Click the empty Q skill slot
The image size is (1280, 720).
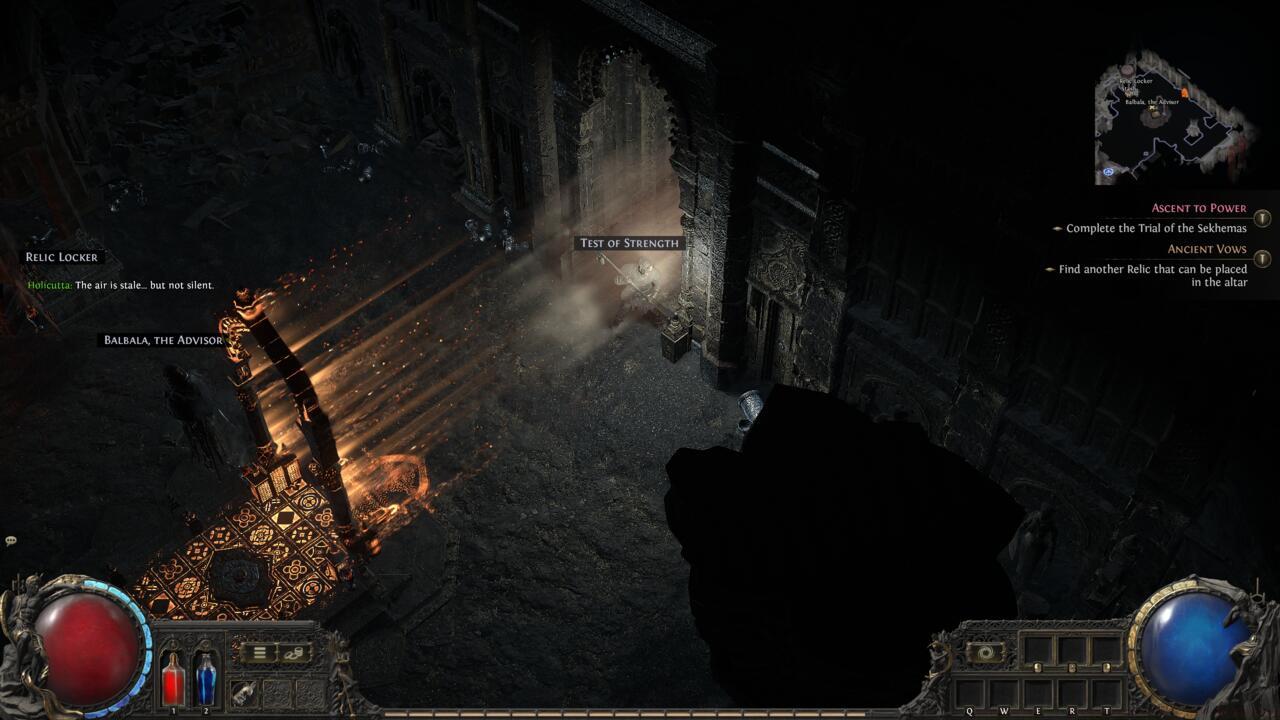coord(970,692)
